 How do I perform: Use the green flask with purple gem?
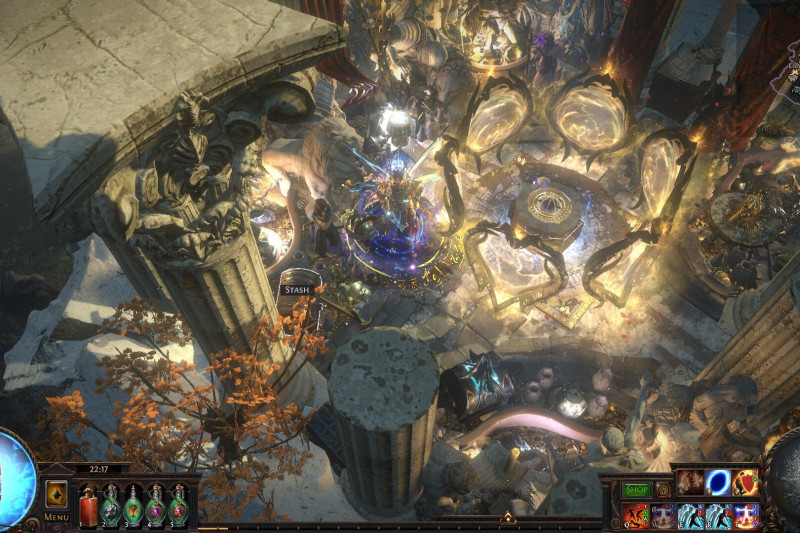(156, 506)
